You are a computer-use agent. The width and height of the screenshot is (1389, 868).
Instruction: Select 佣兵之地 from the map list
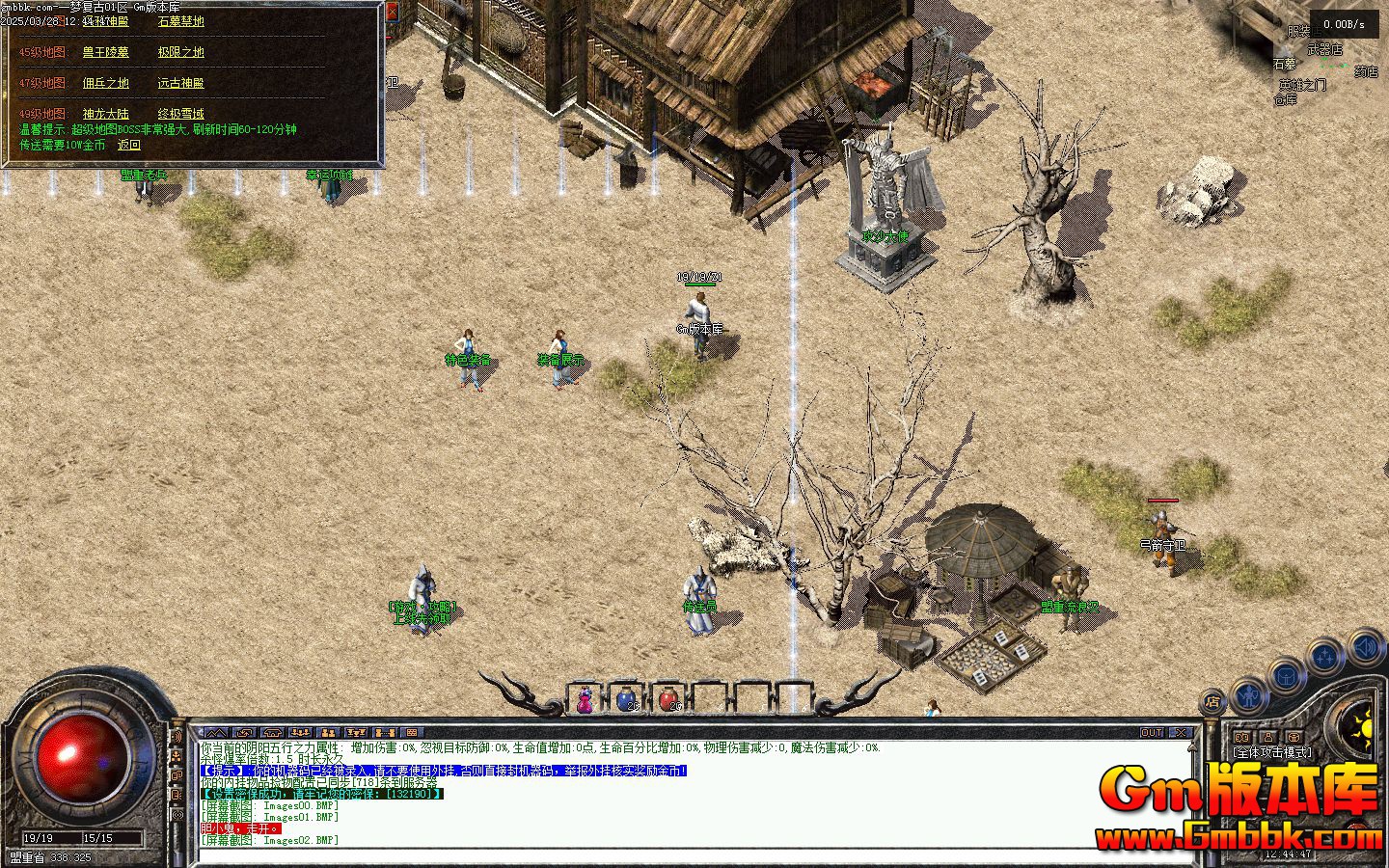[105, 83]
